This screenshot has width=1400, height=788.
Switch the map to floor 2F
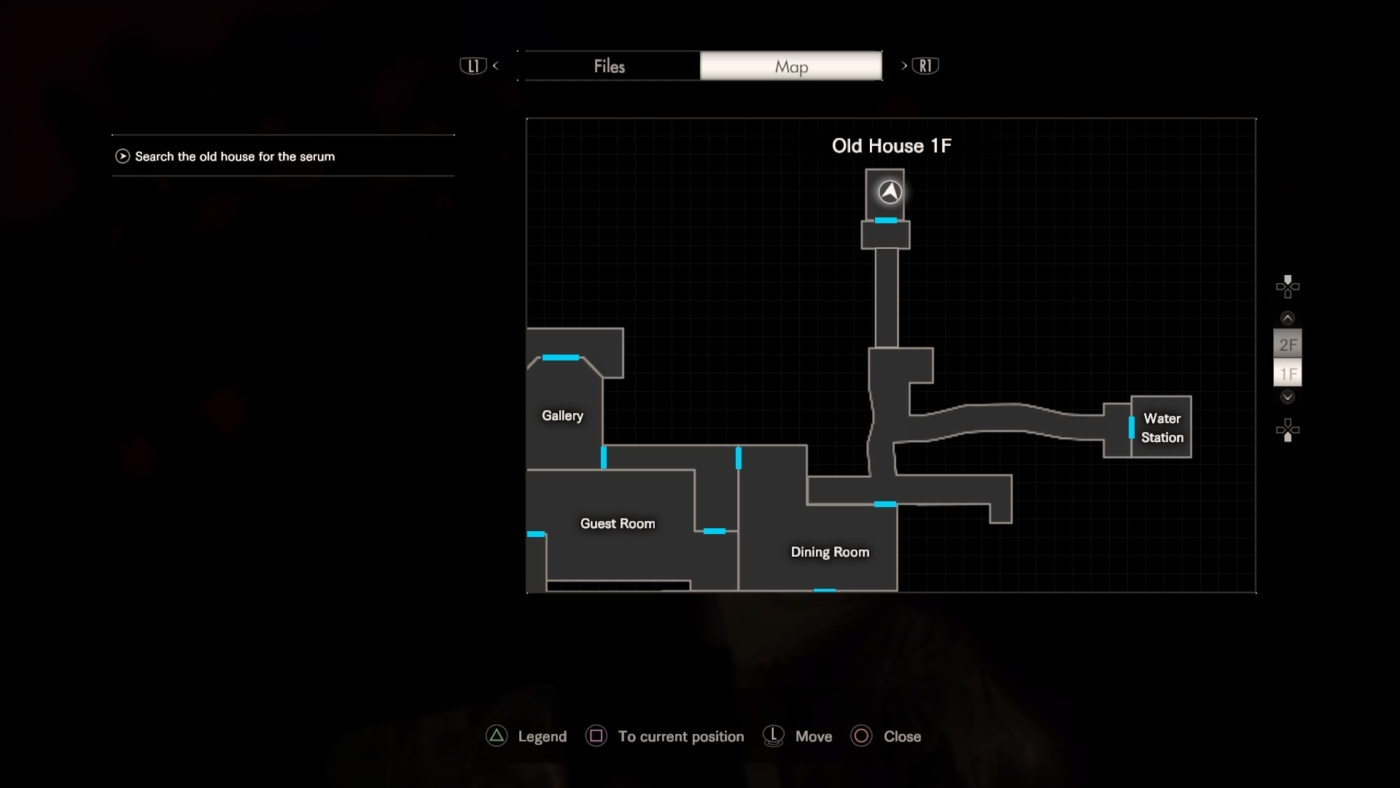tap(1288, 345)
